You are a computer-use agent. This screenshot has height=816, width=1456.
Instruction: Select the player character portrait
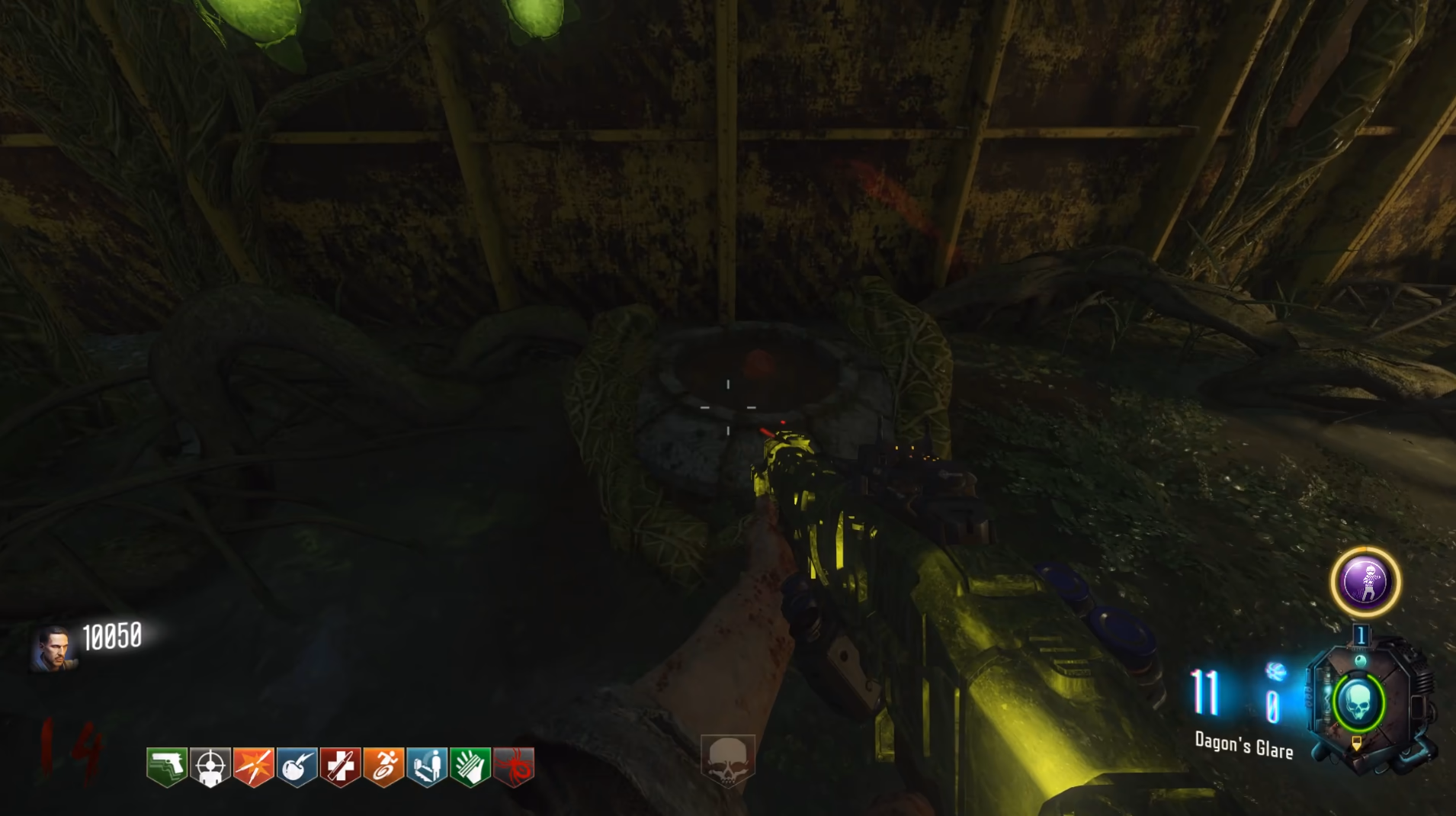(x=53, y=650)
